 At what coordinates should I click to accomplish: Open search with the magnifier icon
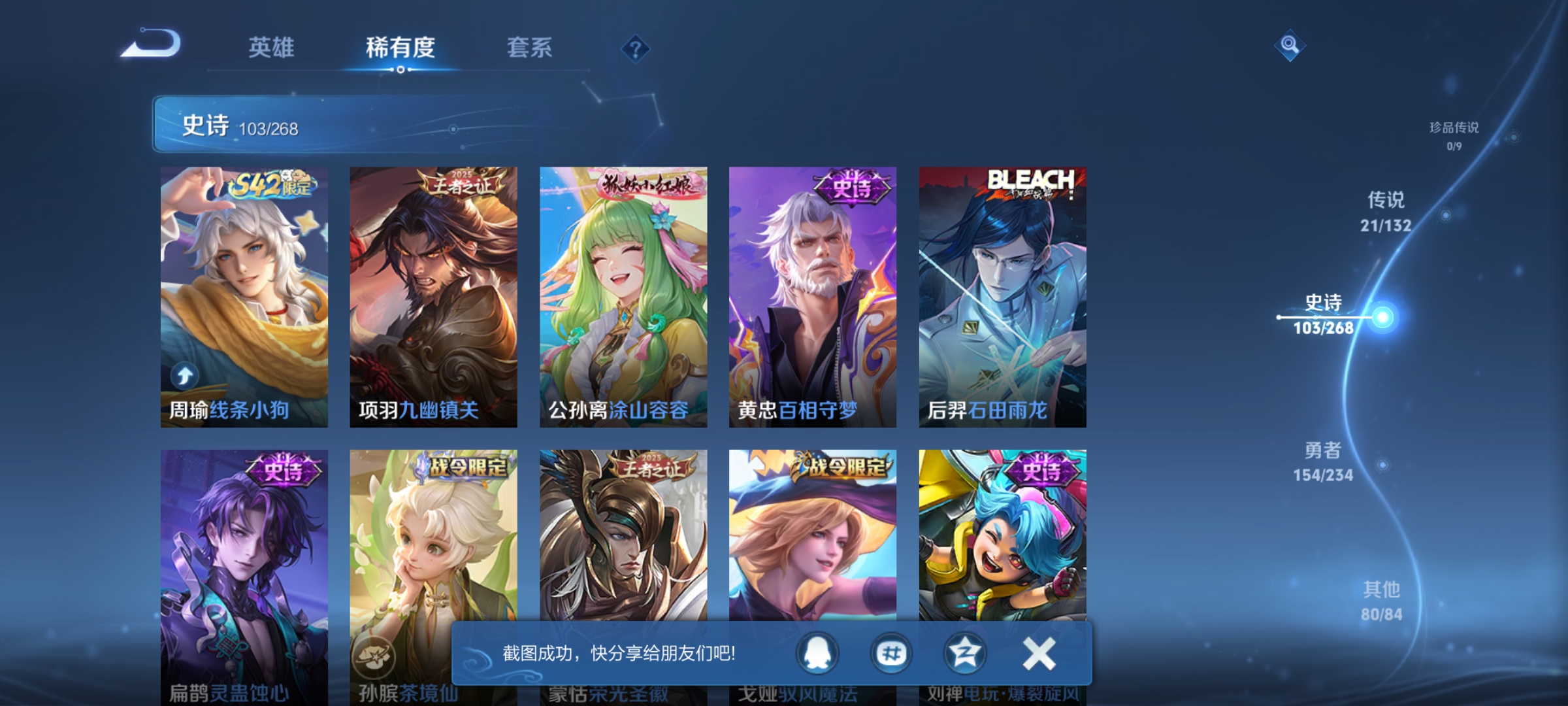coord(1289,46)
